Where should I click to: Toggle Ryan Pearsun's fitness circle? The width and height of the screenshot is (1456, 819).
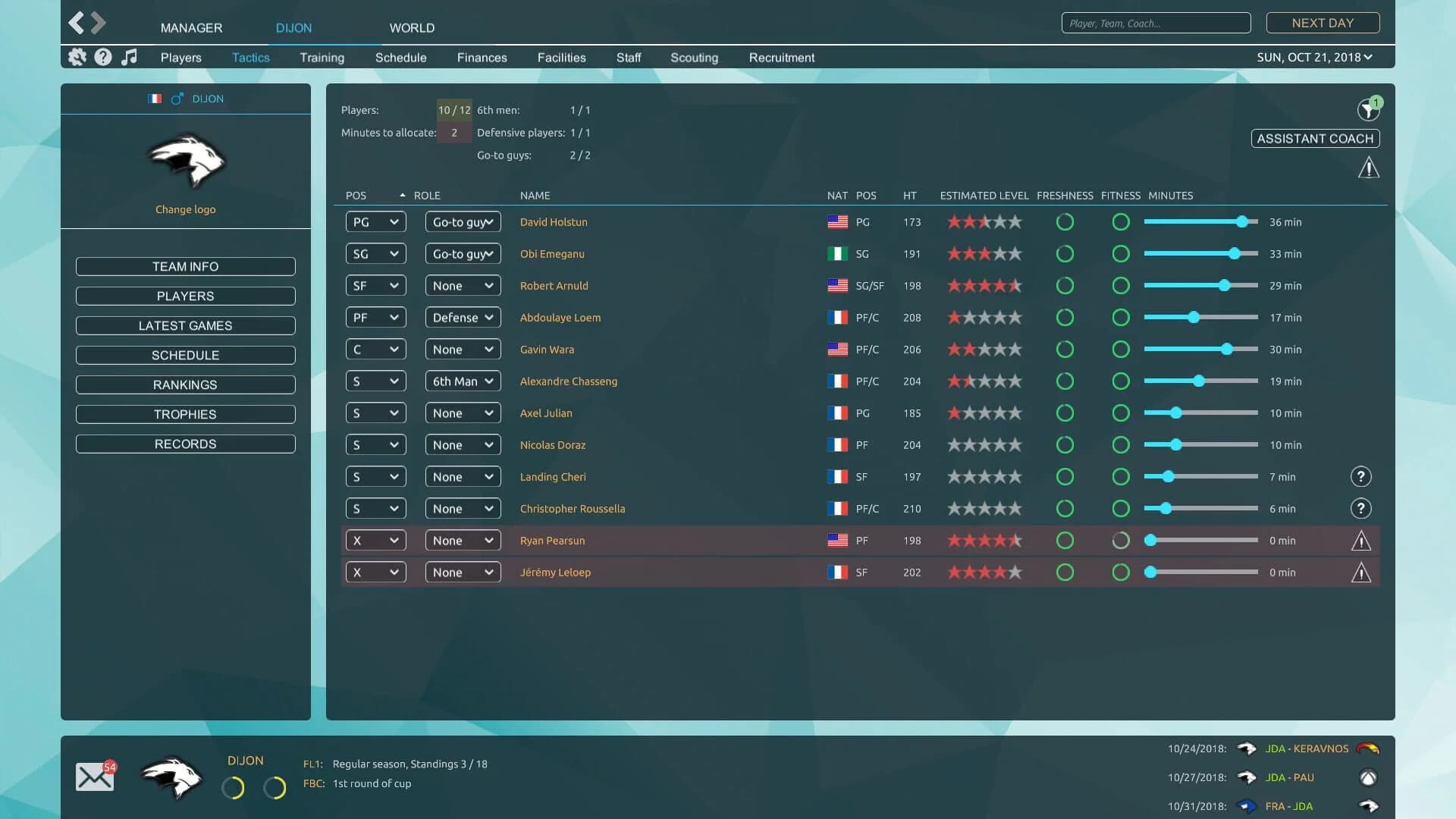(1121, 540)
